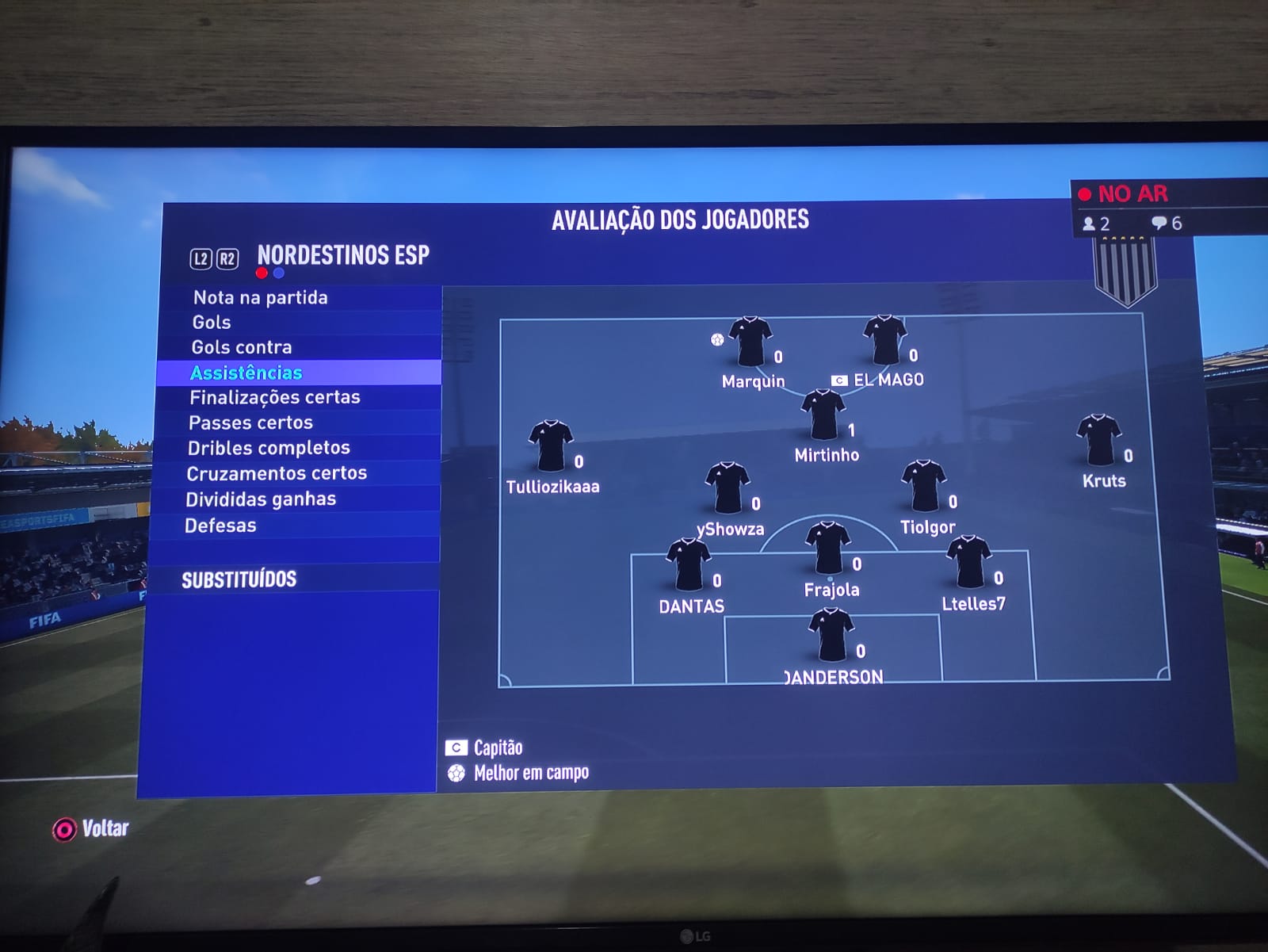
Task: Pick Ltelles7's player shirt
Action: click(968, 563)
